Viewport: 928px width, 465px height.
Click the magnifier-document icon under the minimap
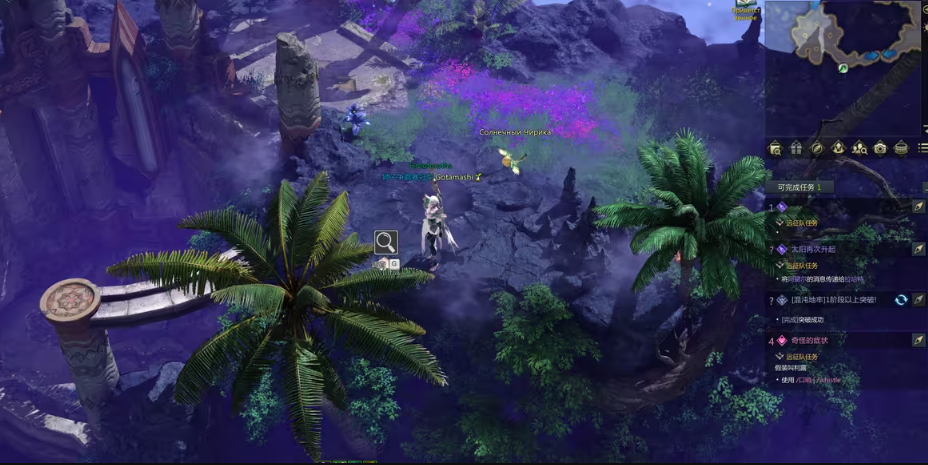pos(775,148)
